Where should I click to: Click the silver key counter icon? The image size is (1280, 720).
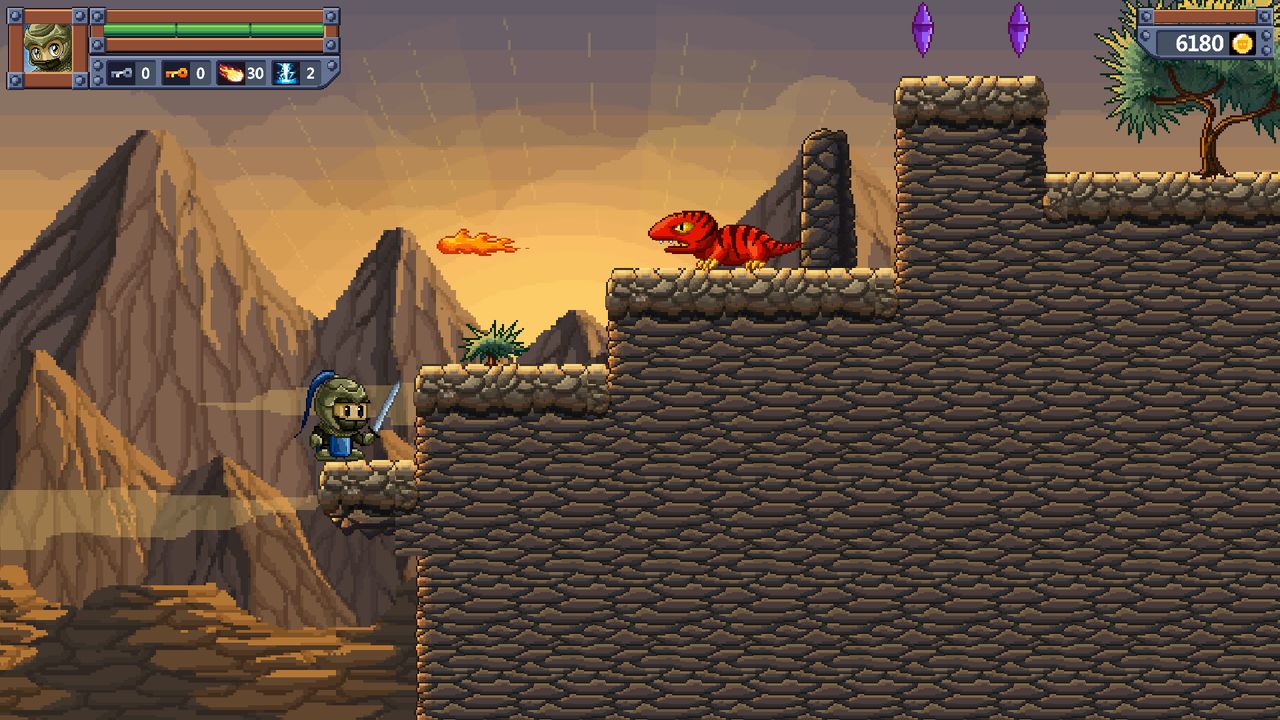[x=120, y=71]
